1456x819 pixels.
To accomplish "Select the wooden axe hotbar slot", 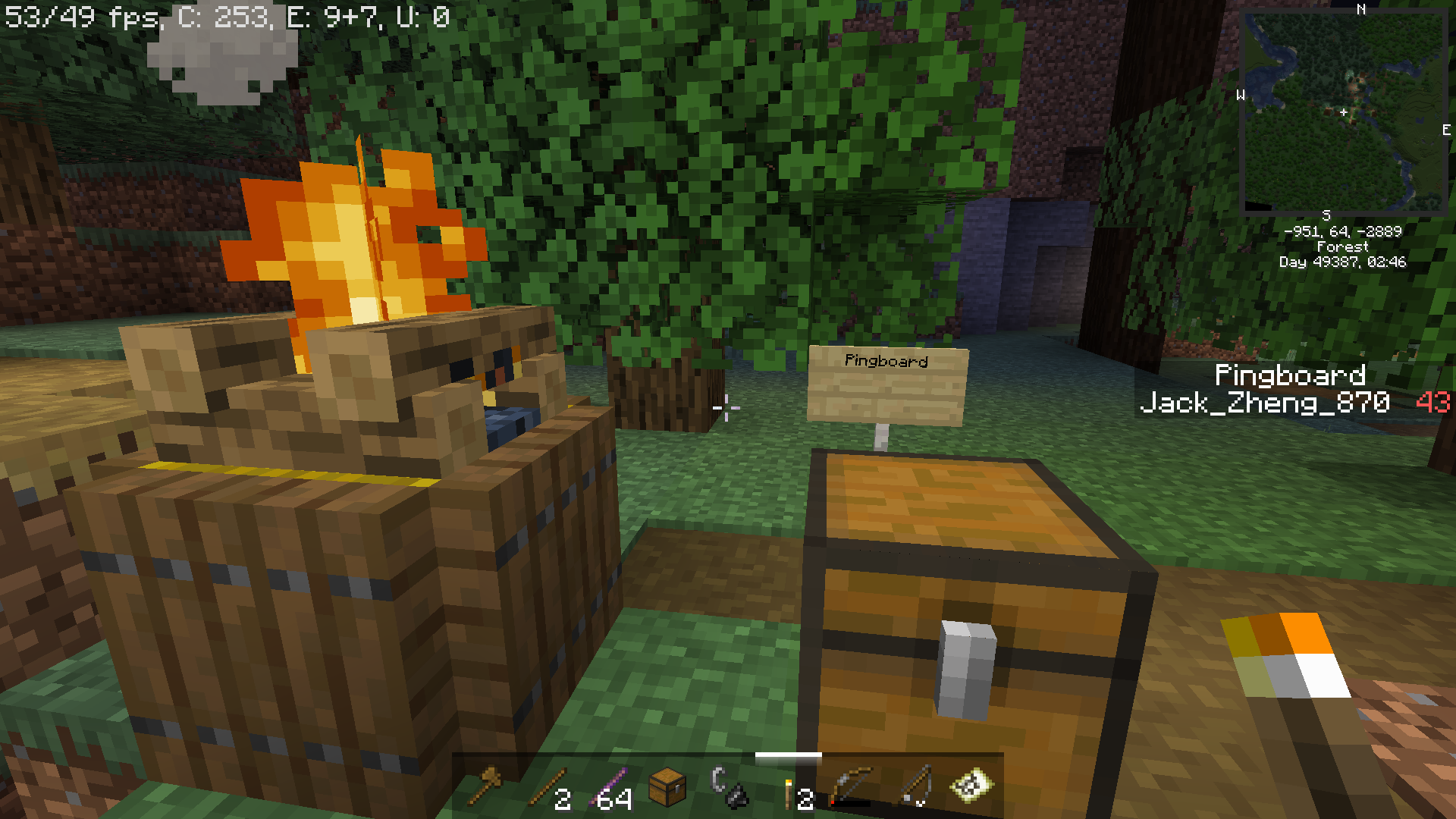I will tap(485, 786).
